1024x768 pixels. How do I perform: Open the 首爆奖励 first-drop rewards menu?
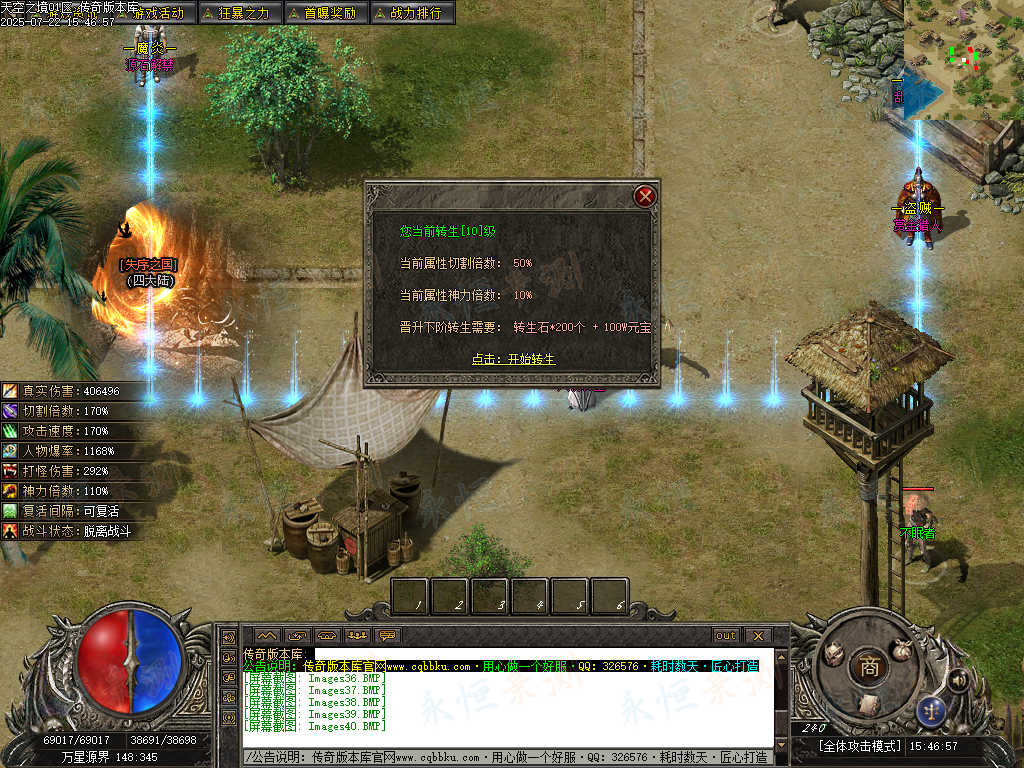325,13
